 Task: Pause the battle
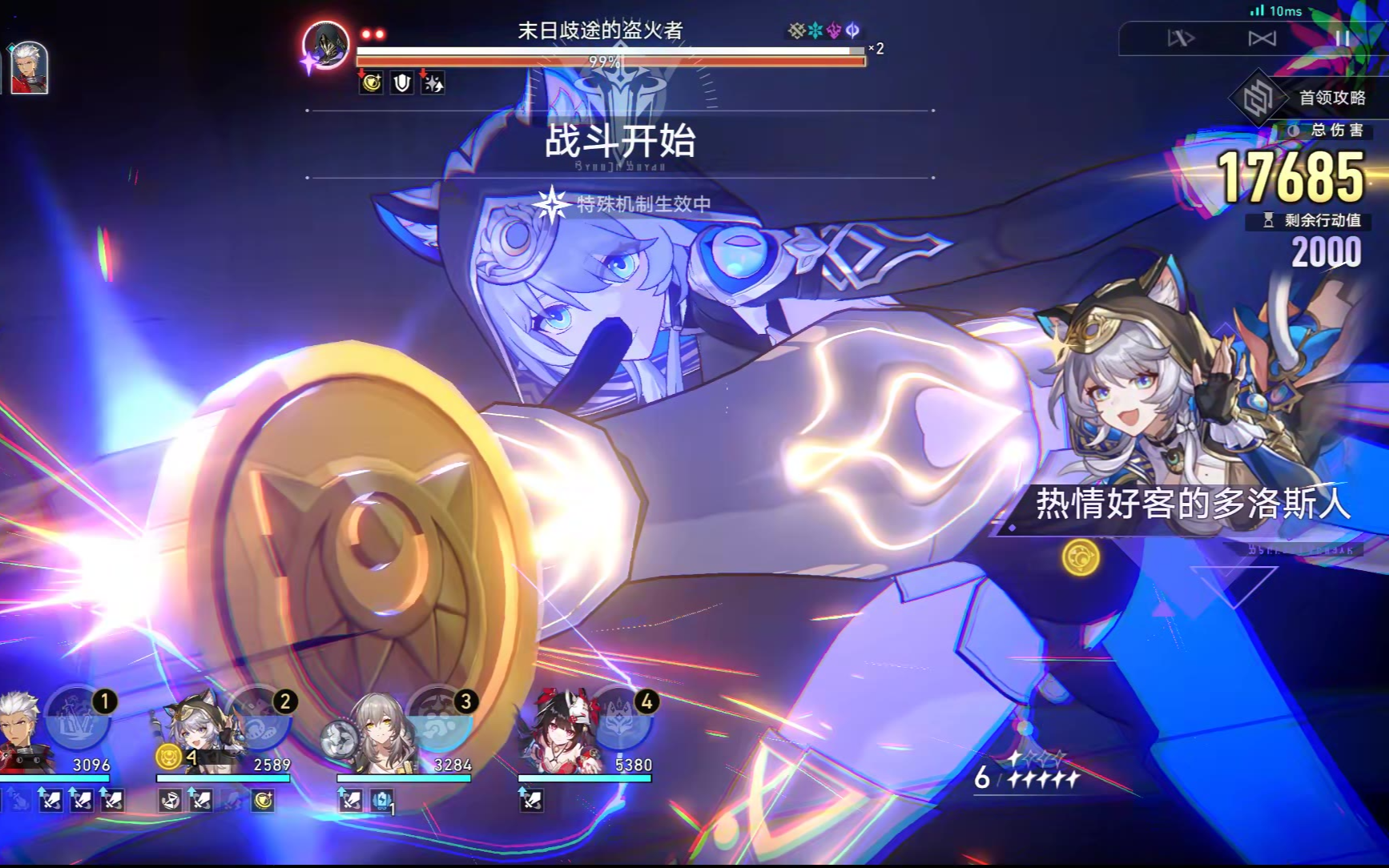point(1342,38)
